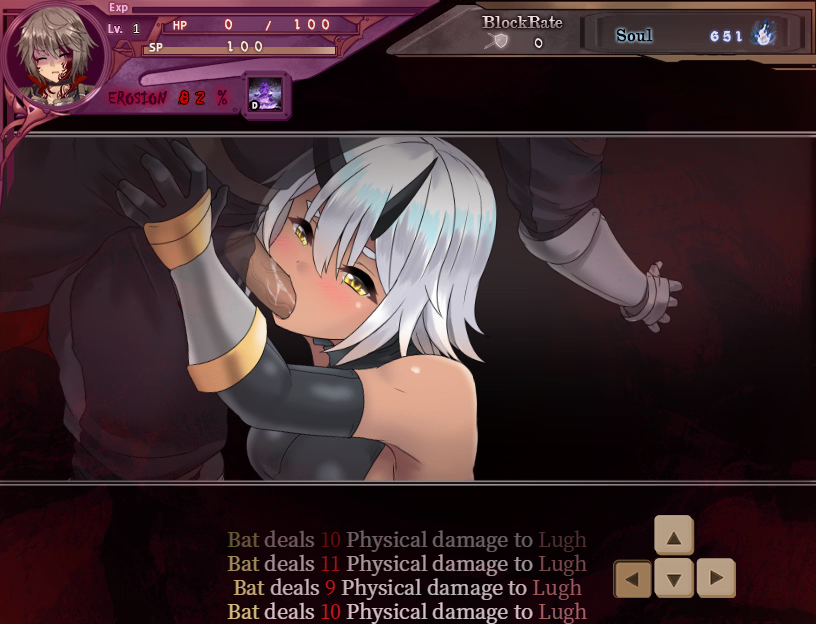816x624 pixels.
Task: Choose the right arrow direction button
Action: 716,578
